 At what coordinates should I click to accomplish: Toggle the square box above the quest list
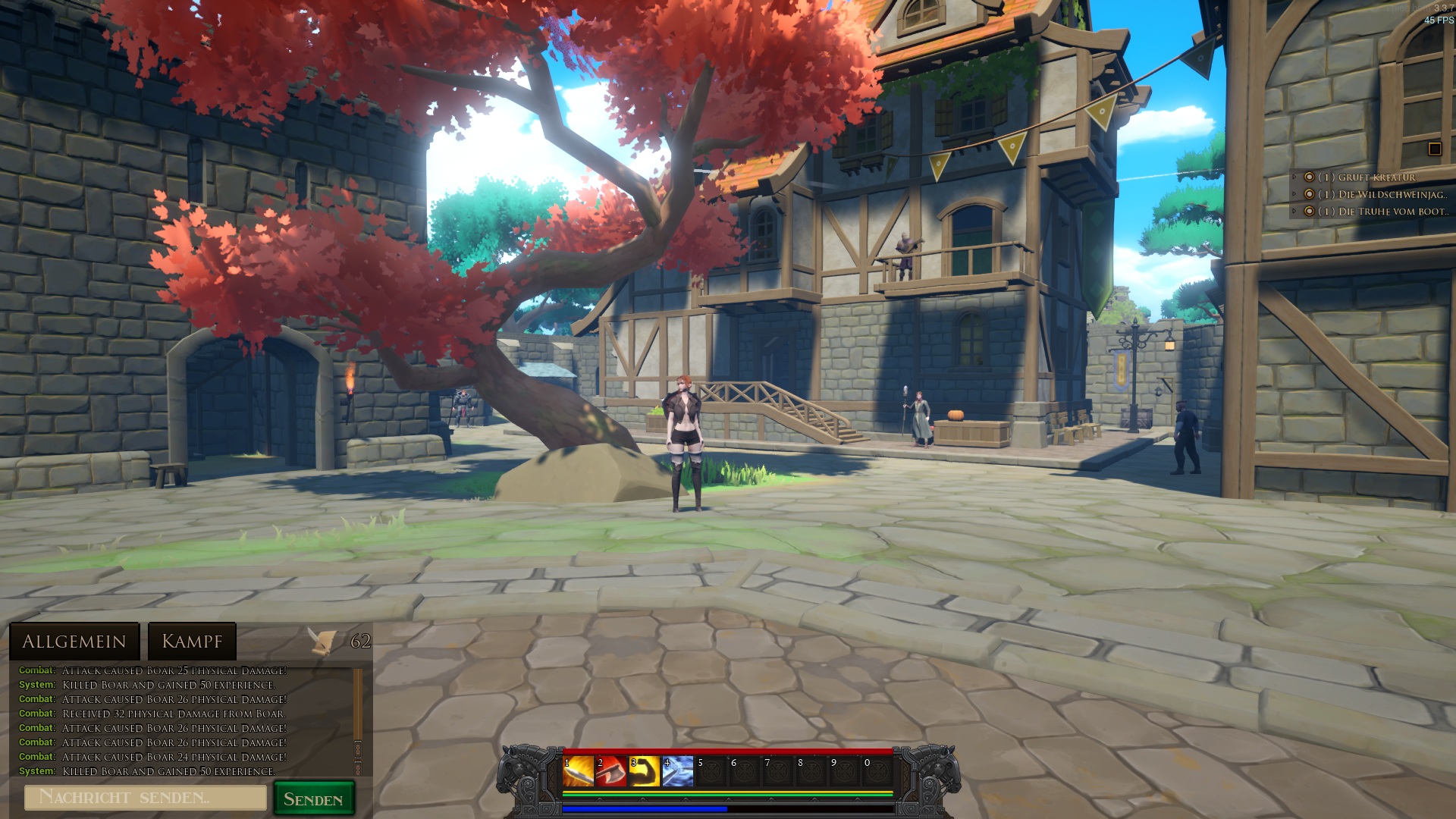1434,149
